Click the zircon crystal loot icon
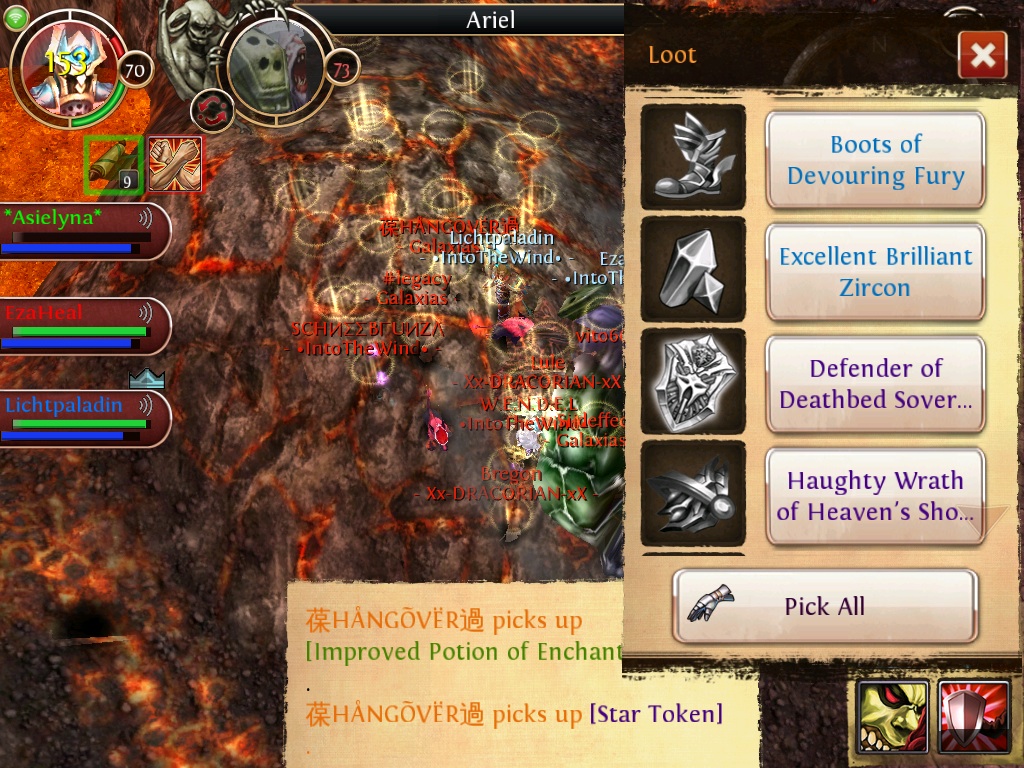The height and width of the screenshot is (768, 1024). [x=692, y=270]
